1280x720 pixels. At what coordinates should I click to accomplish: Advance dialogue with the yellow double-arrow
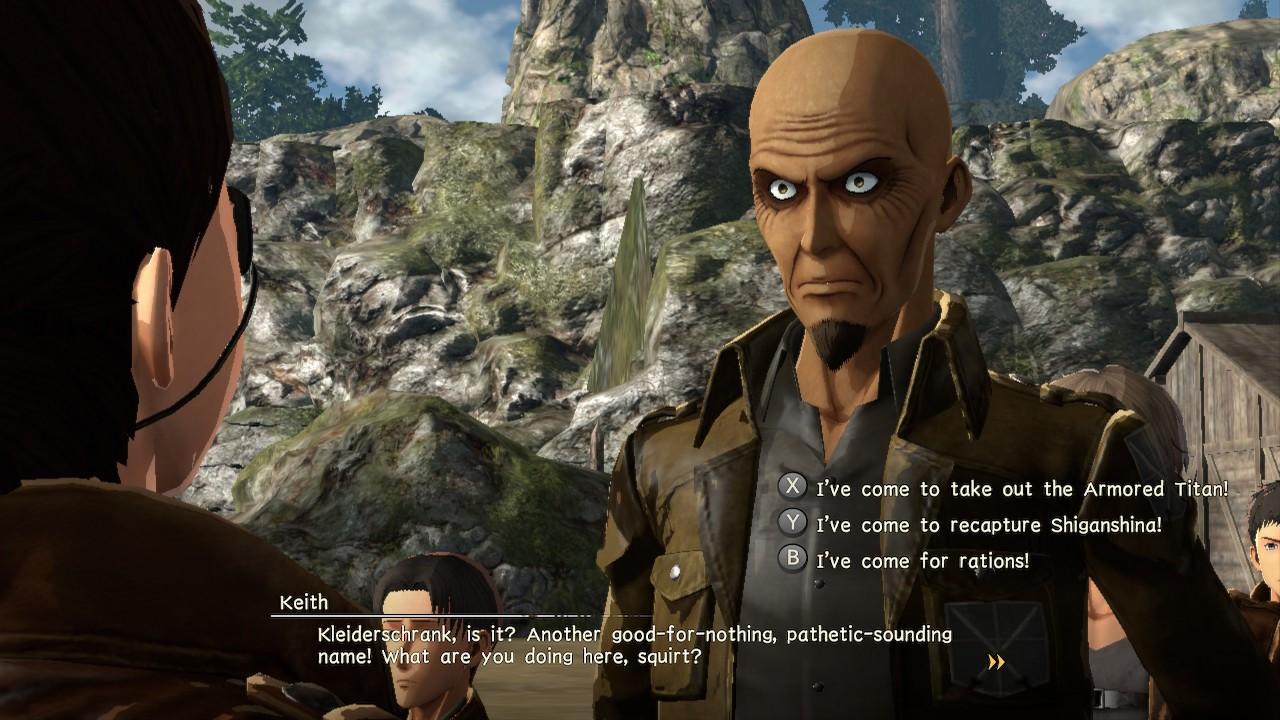[996, 661]
